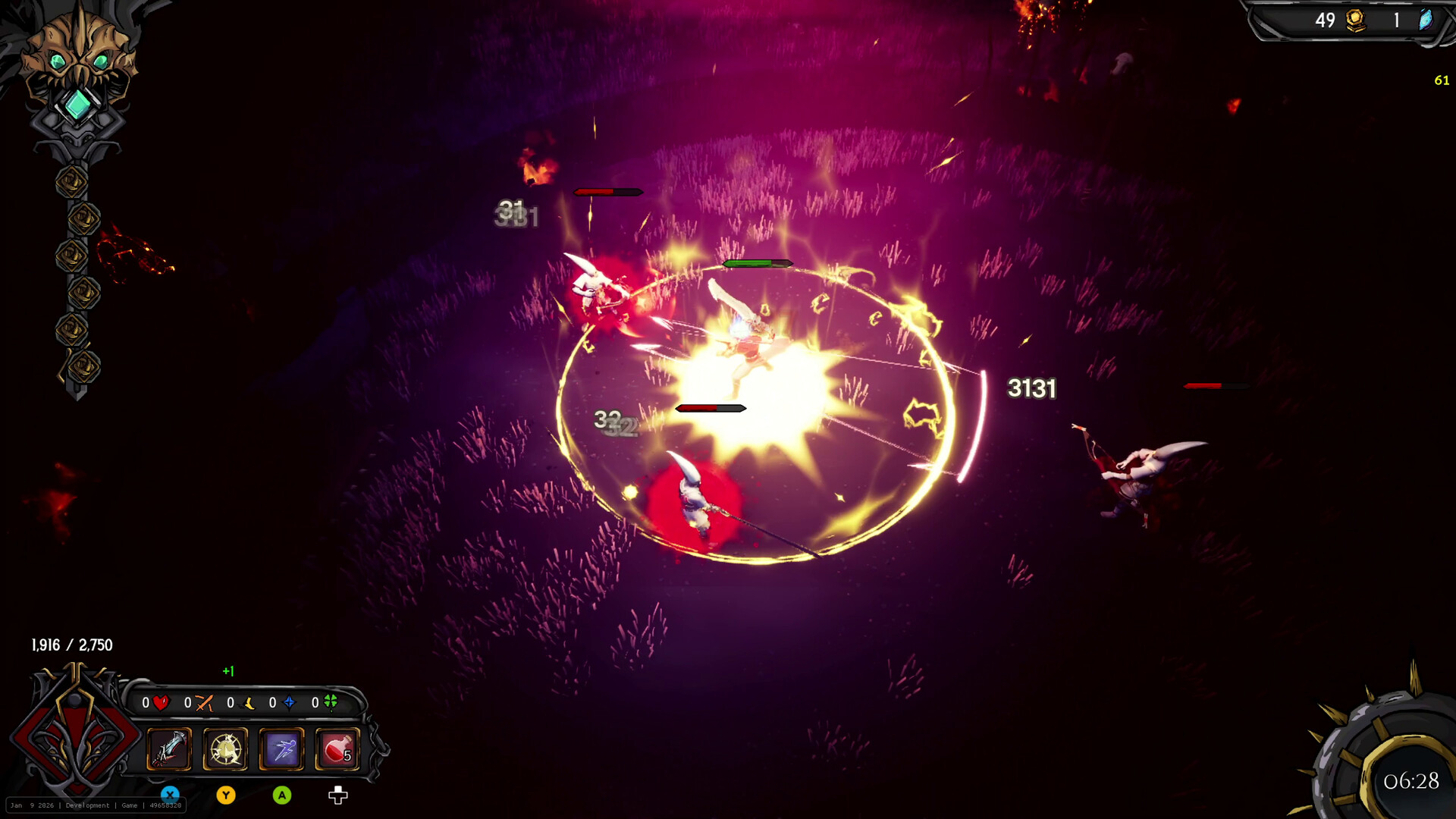Click the blue gem currency icon
1456x819 pixels.
[x=1426, y=21]
